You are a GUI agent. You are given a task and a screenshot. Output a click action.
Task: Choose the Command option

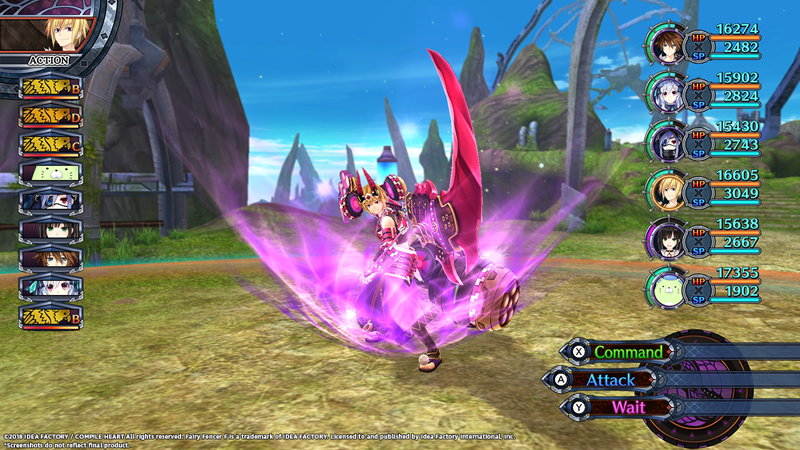626,352
